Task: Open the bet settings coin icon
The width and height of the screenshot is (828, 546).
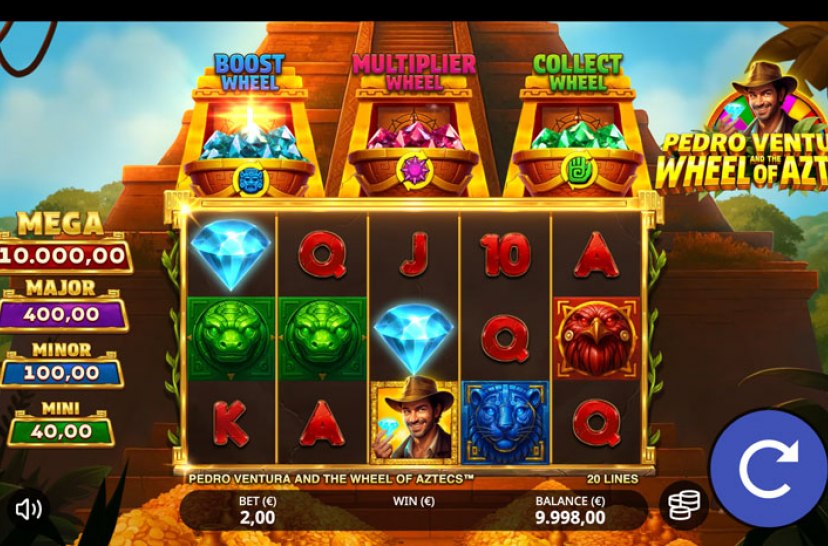Action: (x=683, y=506)
